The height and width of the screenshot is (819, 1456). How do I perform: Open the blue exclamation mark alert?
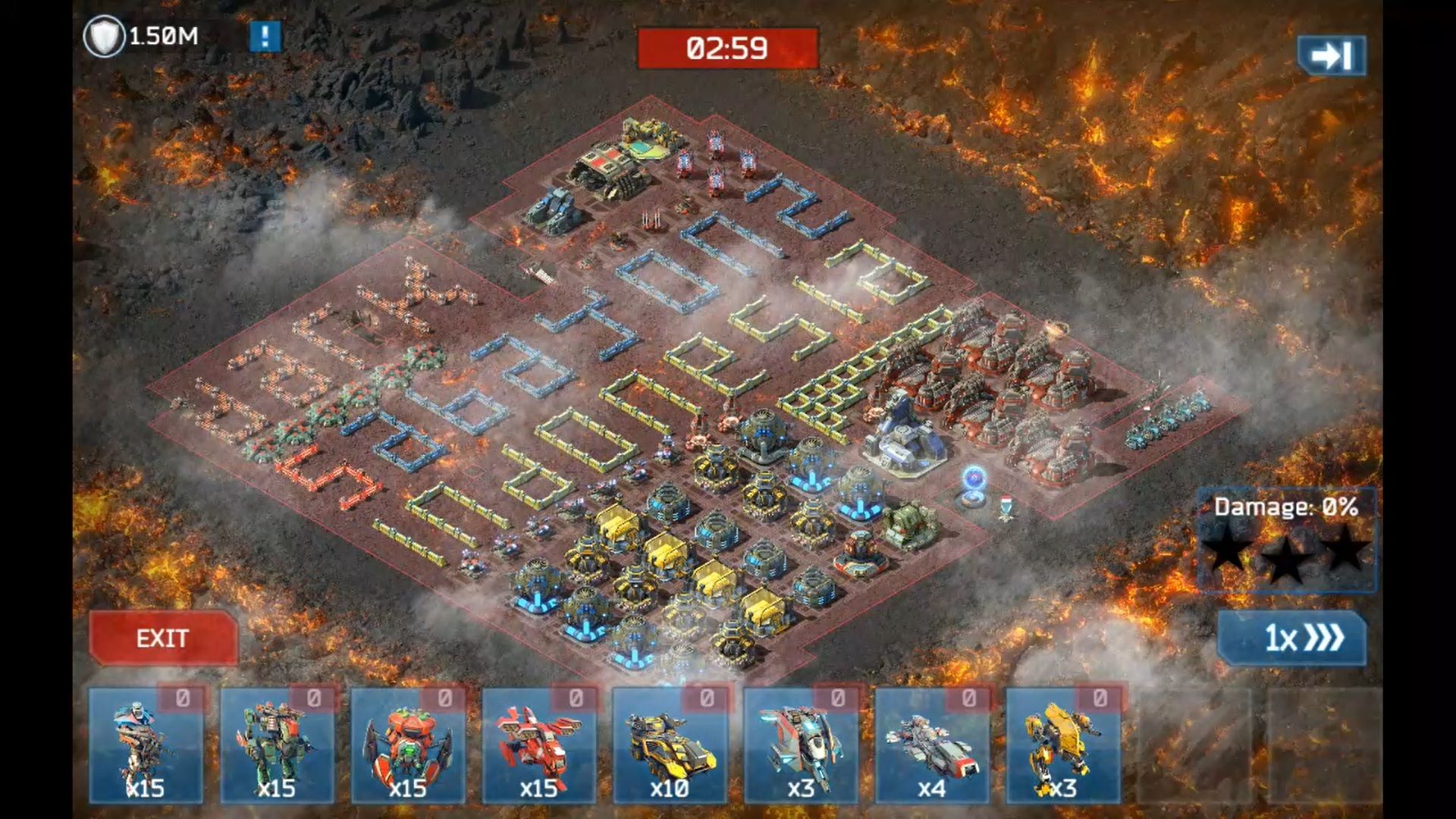(265, 36)
